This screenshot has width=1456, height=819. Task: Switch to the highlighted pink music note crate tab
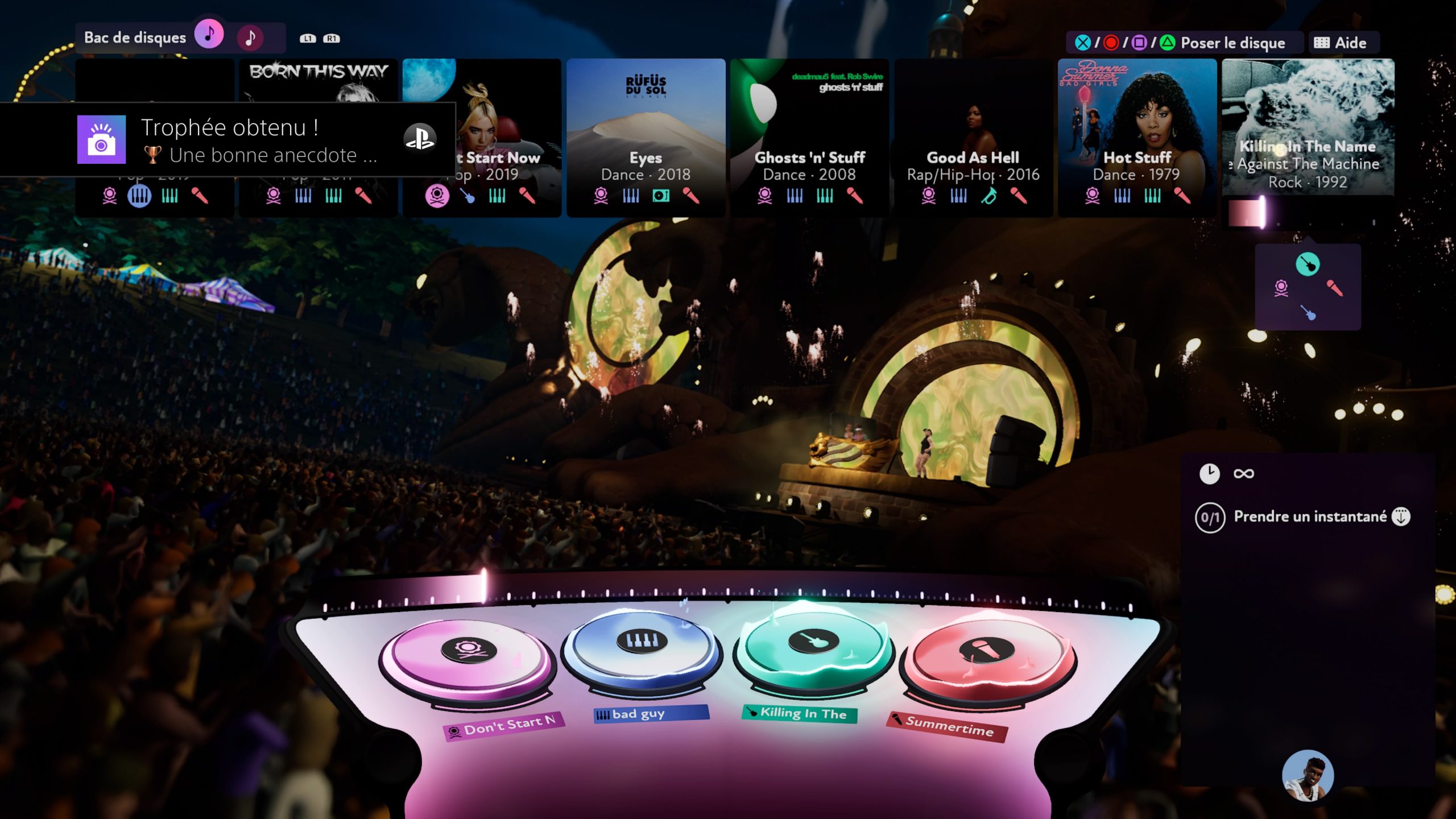click(x=209, y=35)
